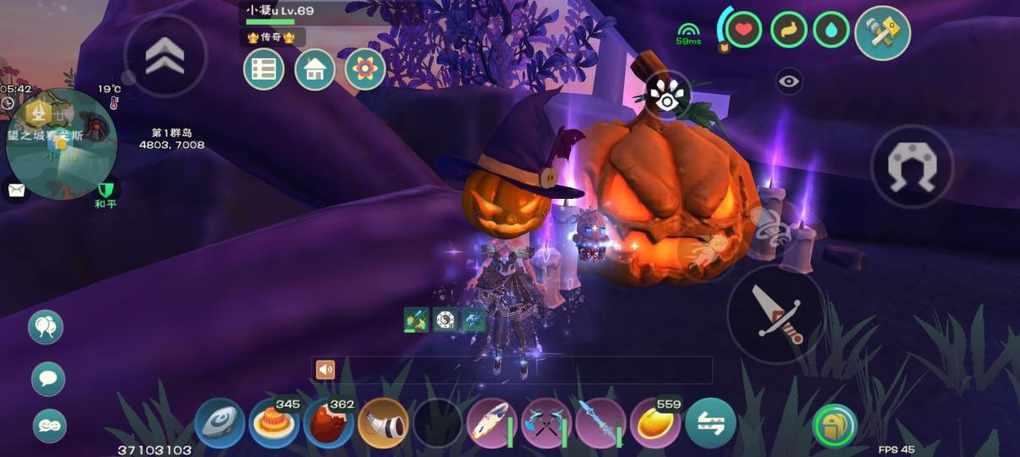Select the roasted meat slot with 362
Viewport: 1020px width, 457px height.
[328, 422]
